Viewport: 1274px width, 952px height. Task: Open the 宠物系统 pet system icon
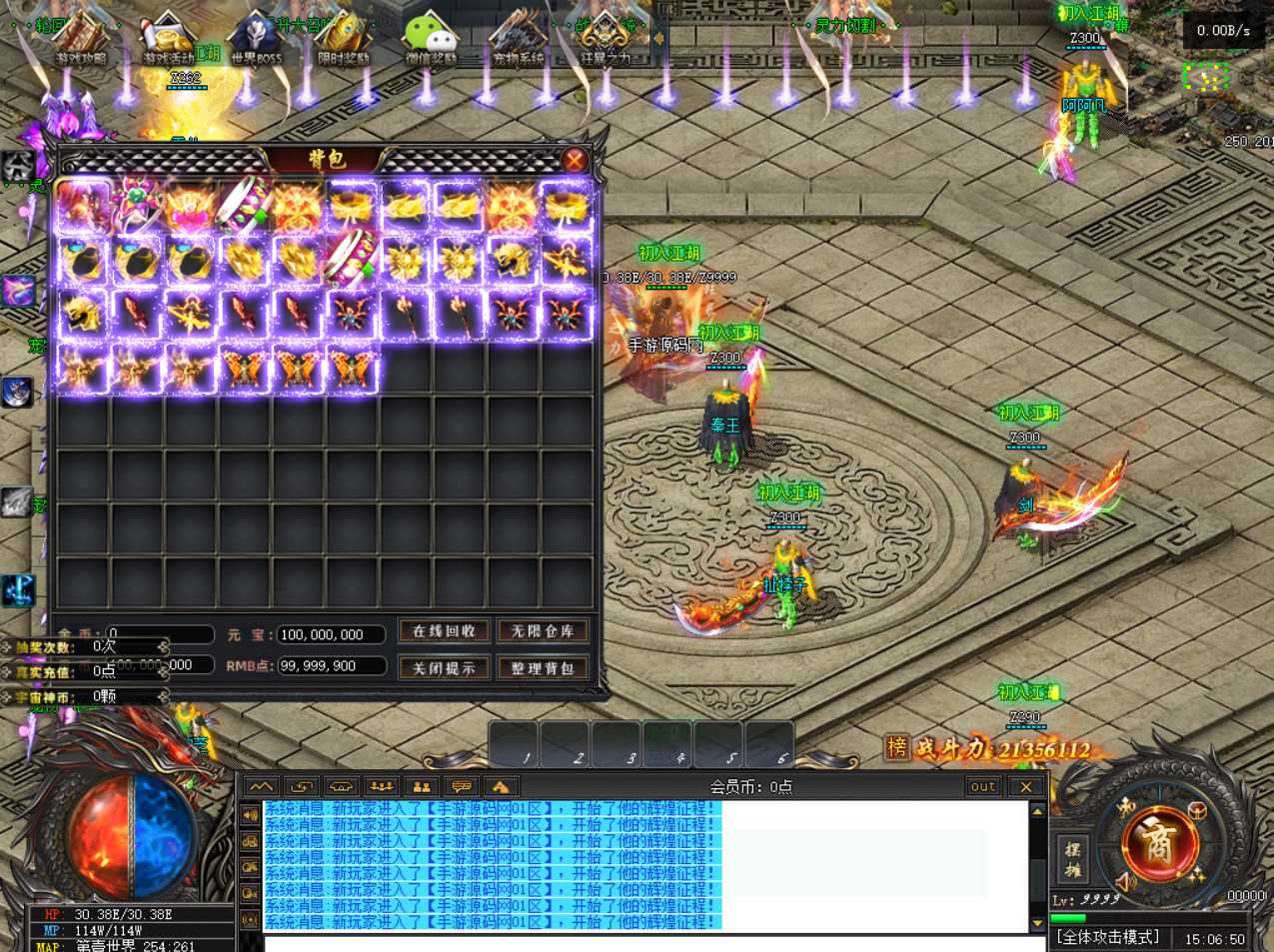[x=518, y=38]
